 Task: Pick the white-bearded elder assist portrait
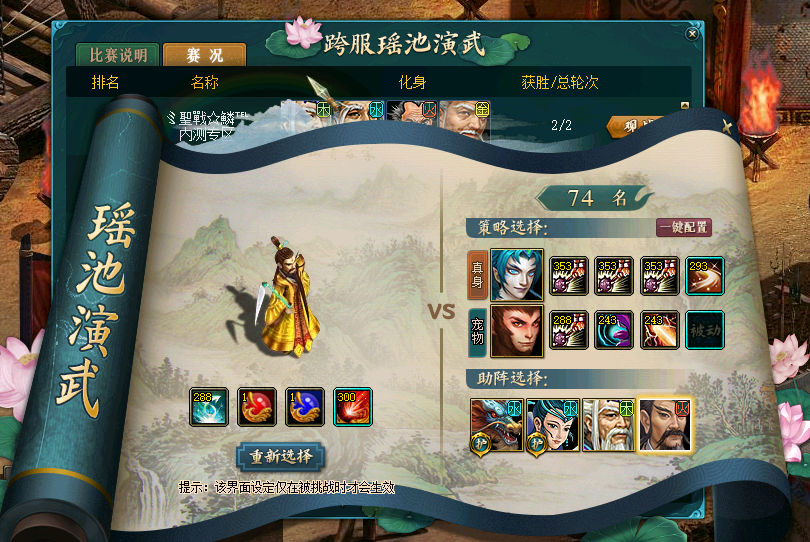(609, 425)
